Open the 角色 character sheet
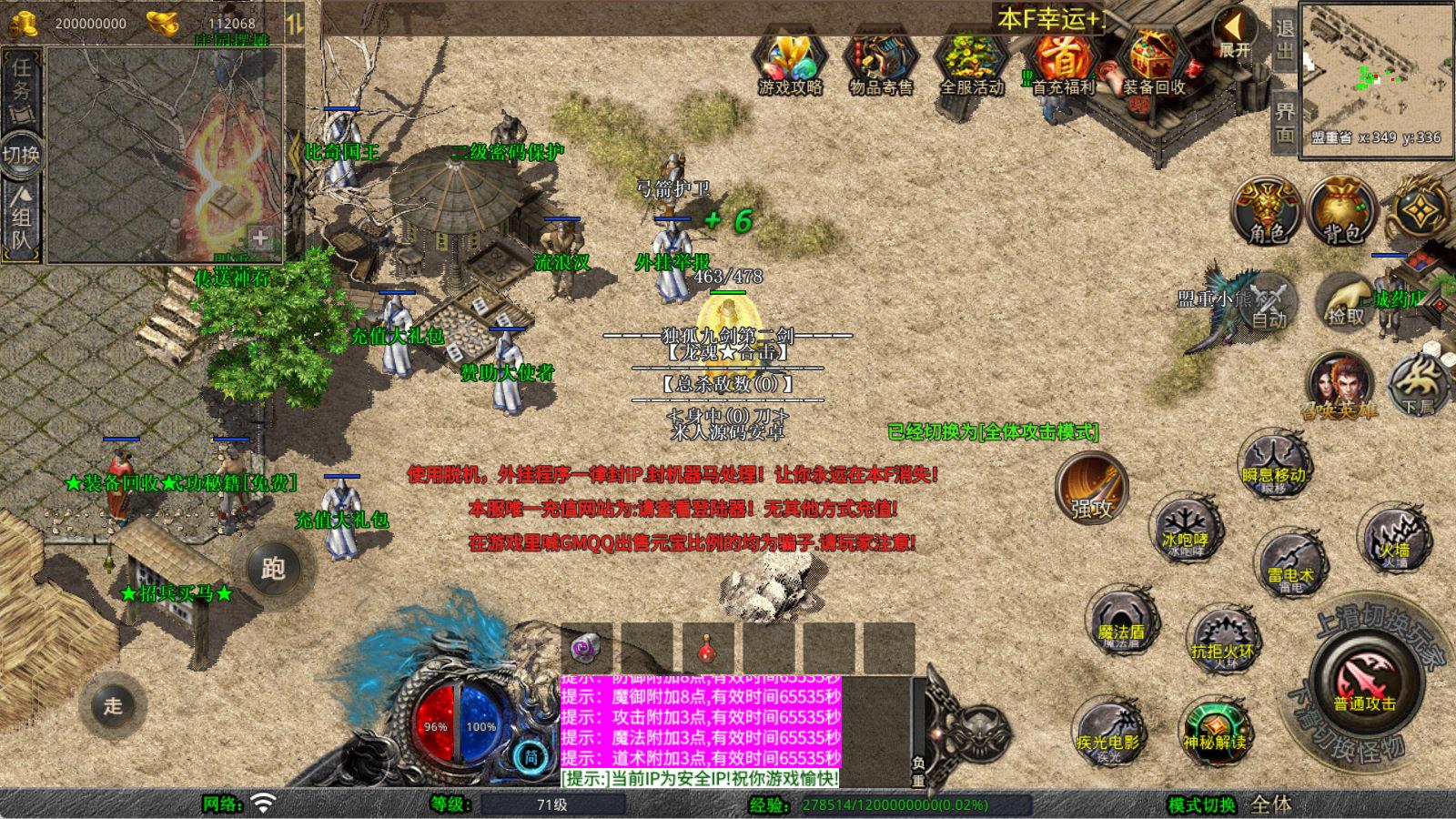The width and height of the screenshot is (1456, 819). point(1266,211)
